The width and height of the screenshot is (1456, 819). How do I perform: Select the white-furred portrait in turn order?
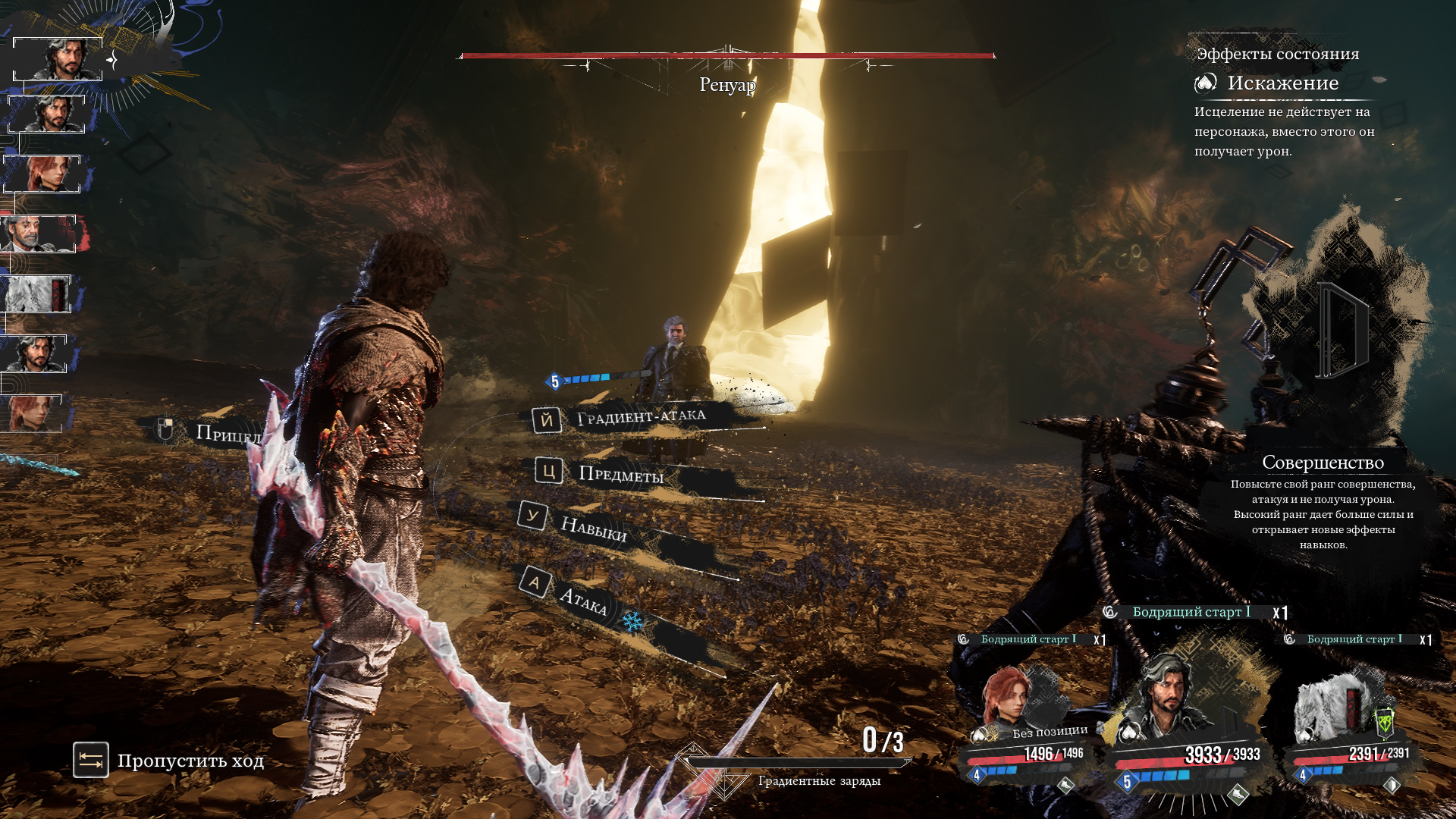pyautogui.click(x=36, y=294)
